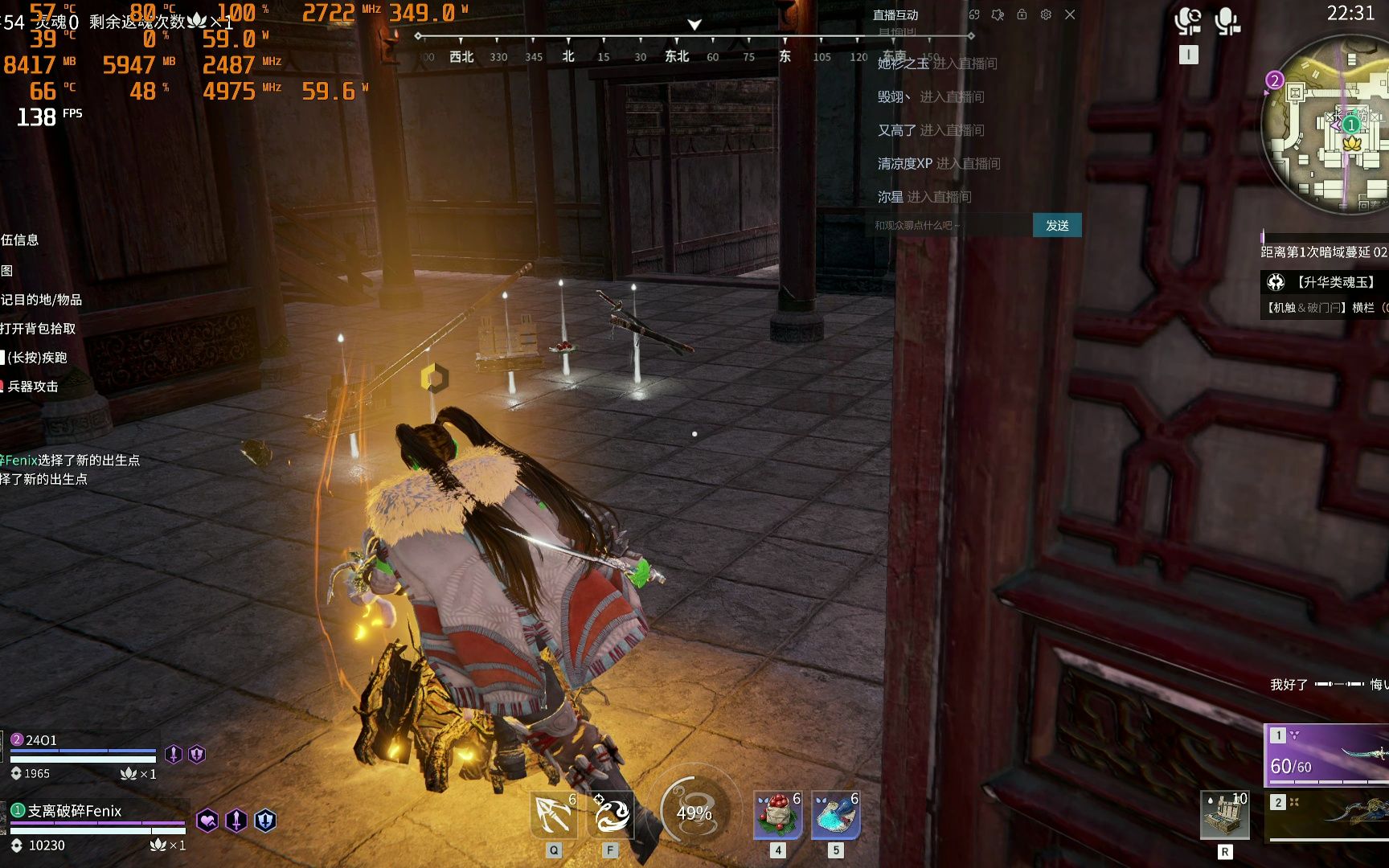Mute notifications in the 直播互动 panel
Screen dimensions: 1389x868
(998, 14)
